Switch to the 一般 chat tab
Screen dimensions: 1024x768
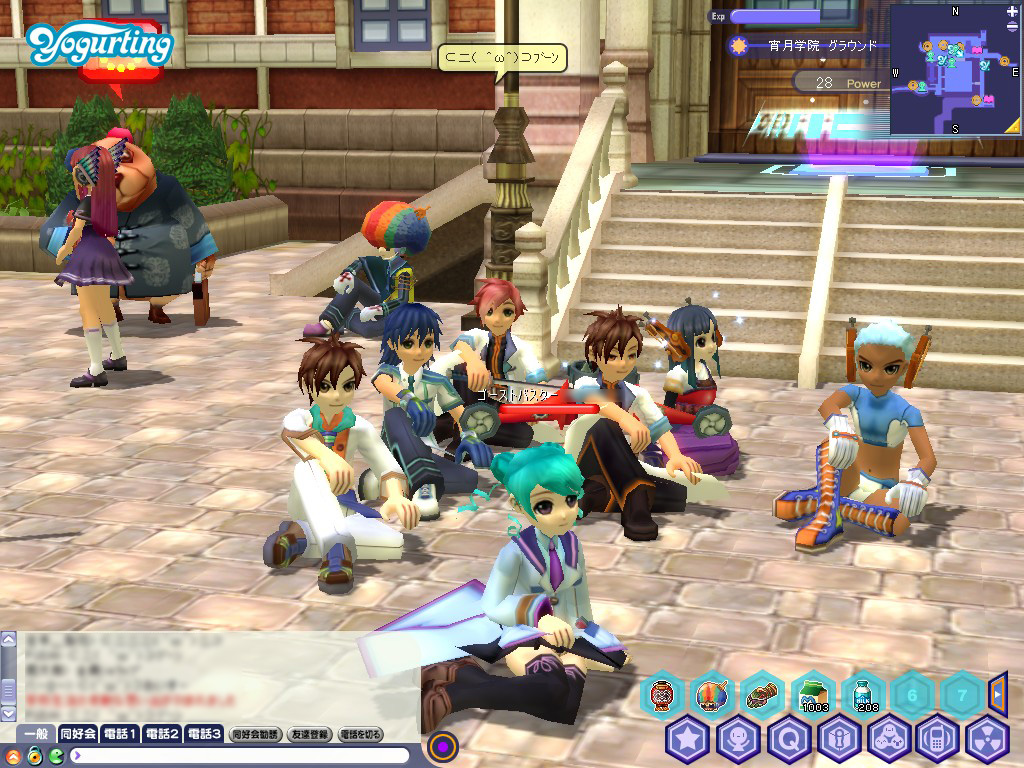click(x=37, y=734)
